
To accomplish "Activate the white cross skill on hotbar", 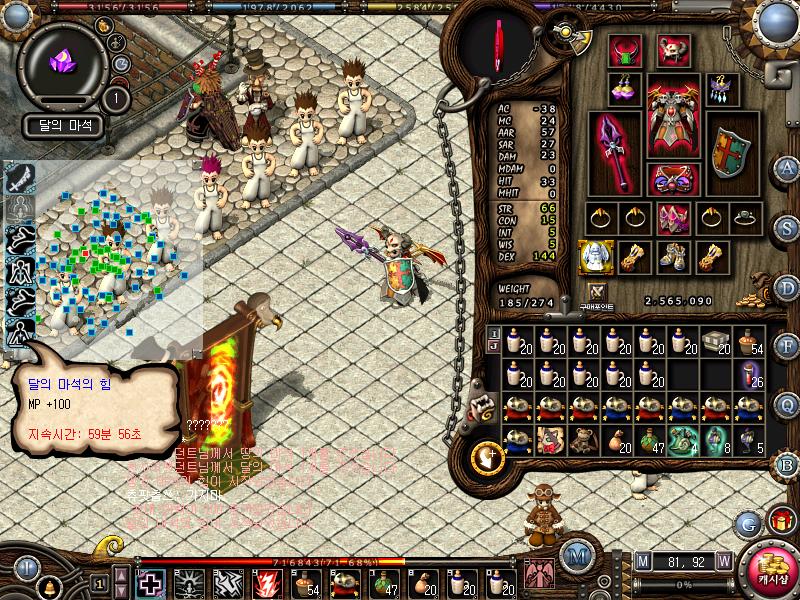I will [x=151, y=582].
